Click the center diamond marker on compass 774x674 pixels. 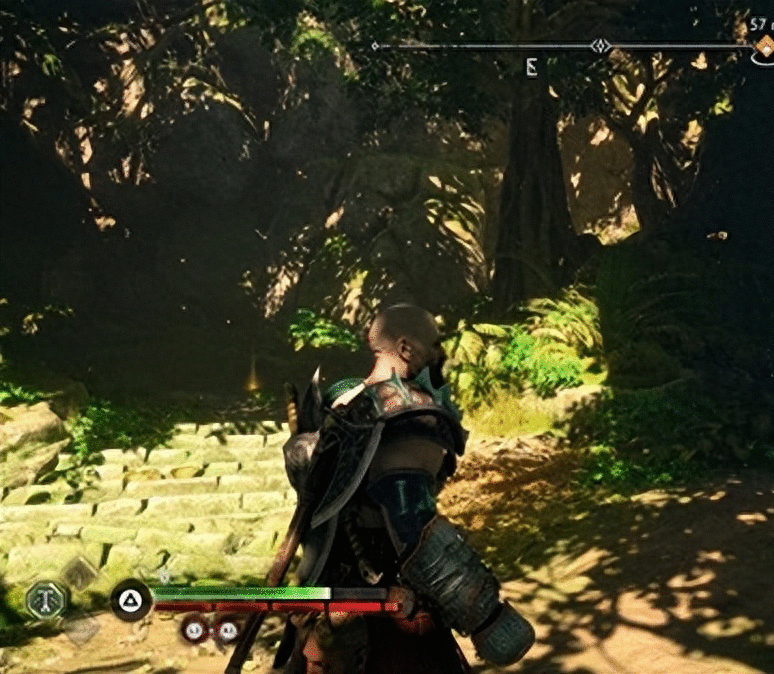(600, 46)
